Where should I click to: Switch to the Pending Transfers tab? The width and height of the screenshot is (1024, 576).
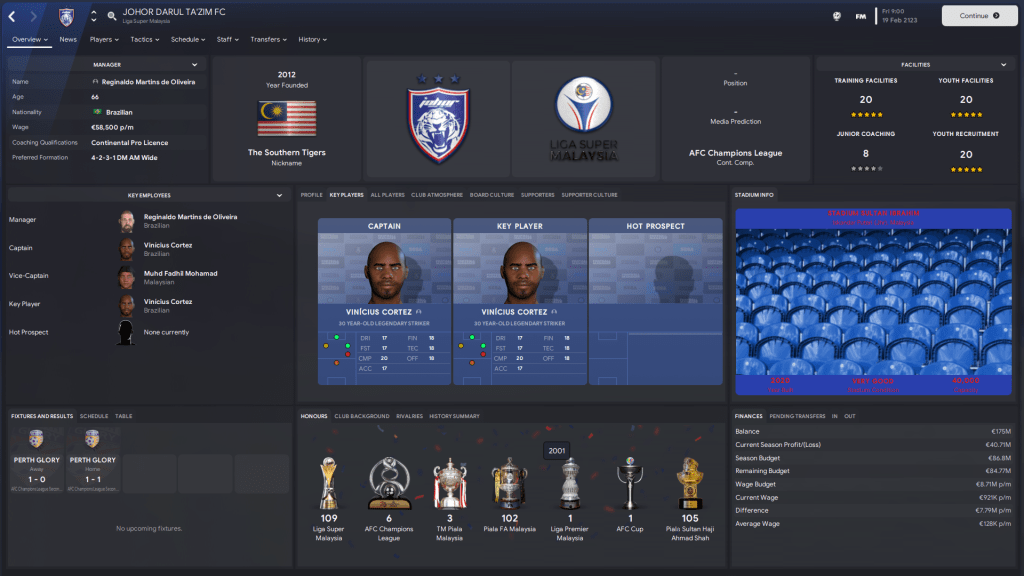[x=798, y=416]
